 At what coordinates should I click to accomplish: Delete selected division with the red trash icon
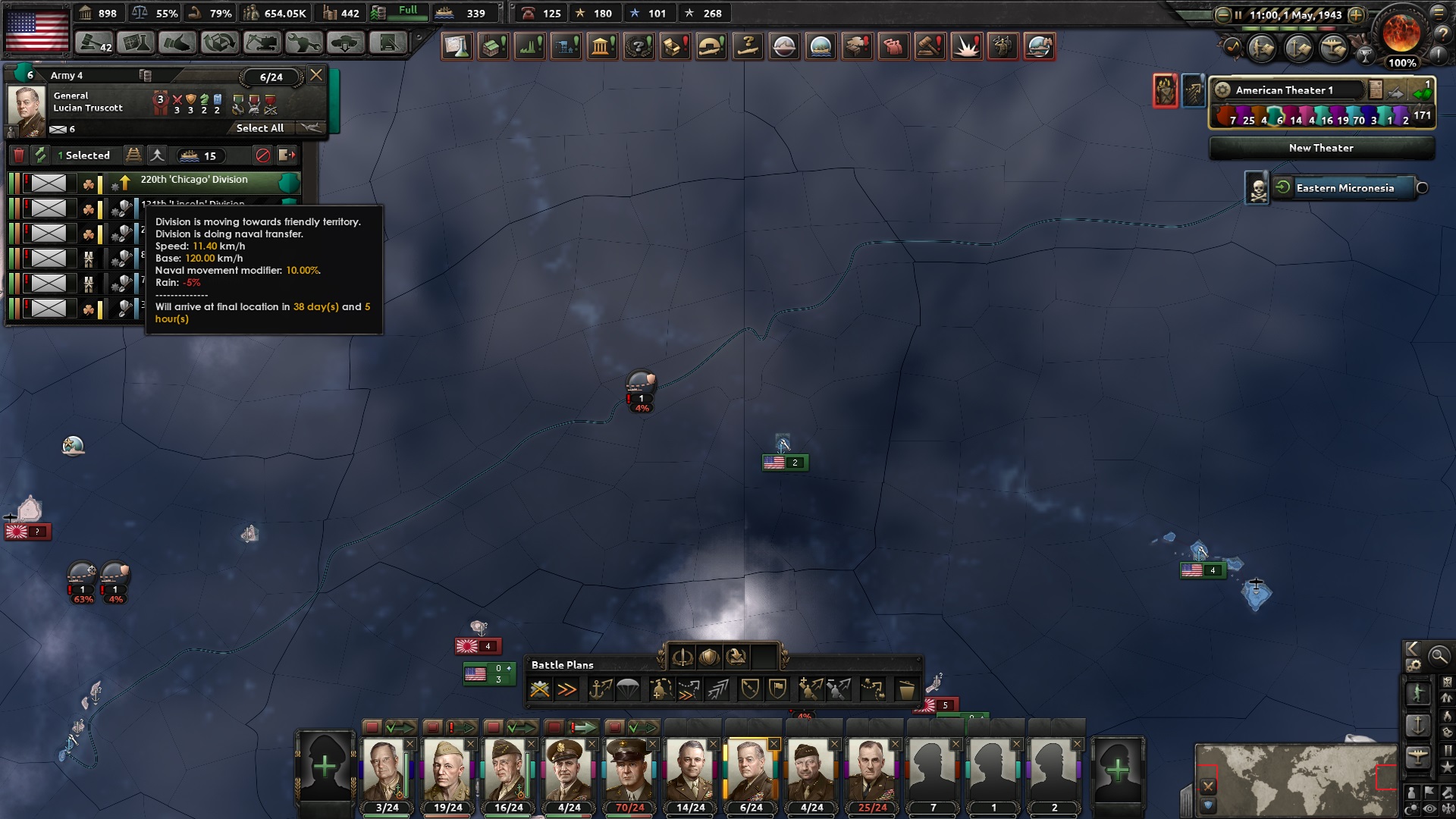(18, 155)
